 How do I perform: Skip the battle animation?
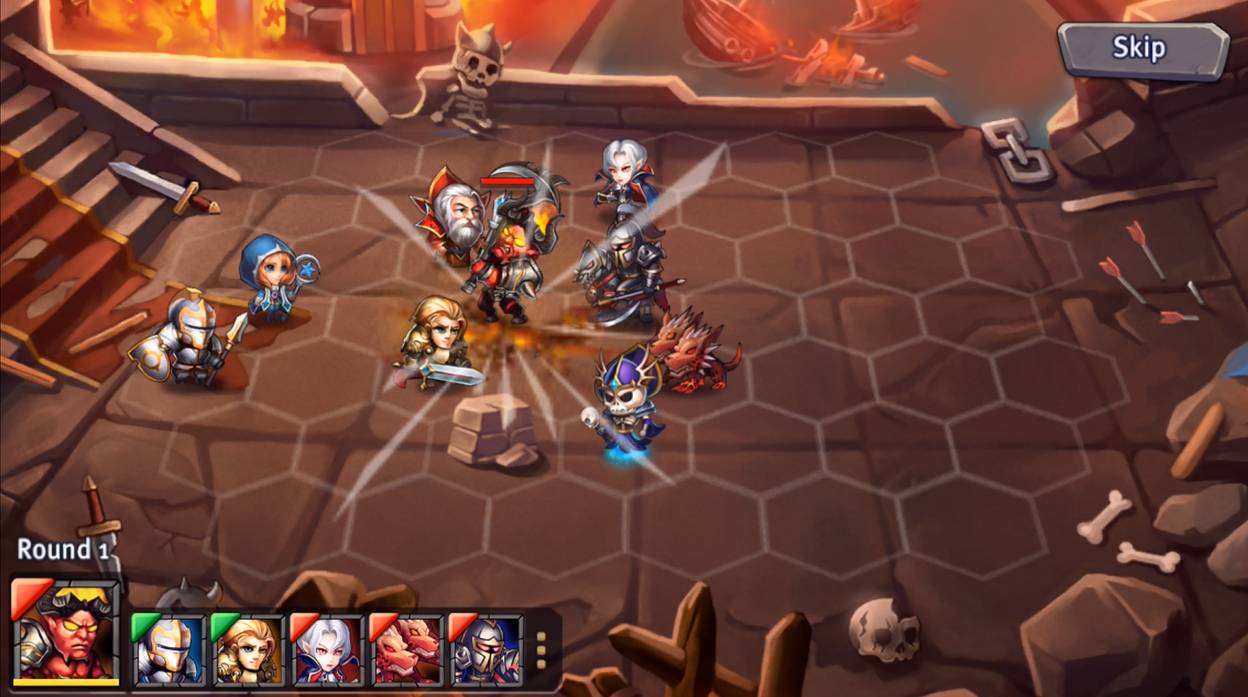(1142, 49)
